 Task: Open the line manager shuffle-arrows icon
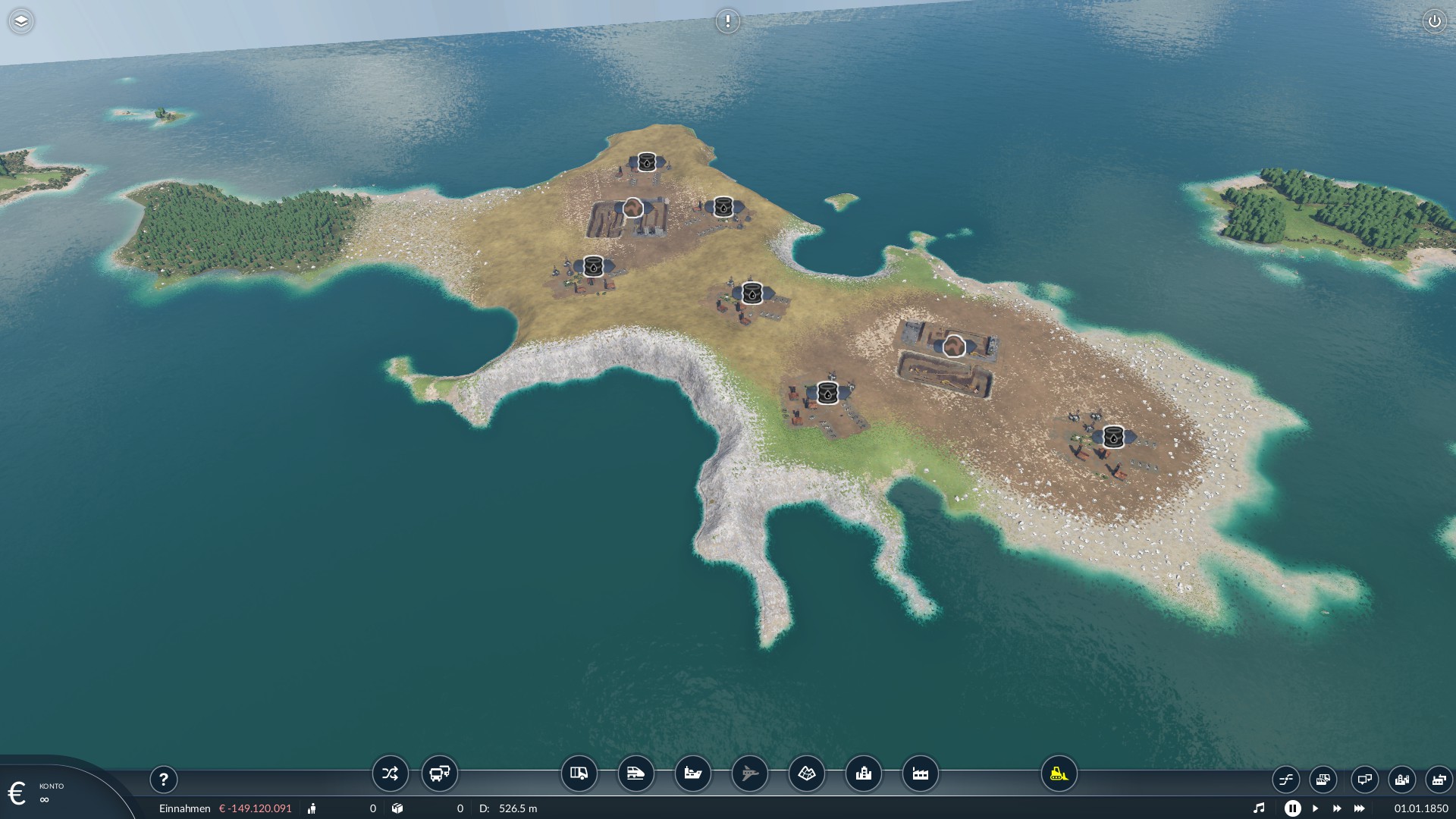point(390,773)
